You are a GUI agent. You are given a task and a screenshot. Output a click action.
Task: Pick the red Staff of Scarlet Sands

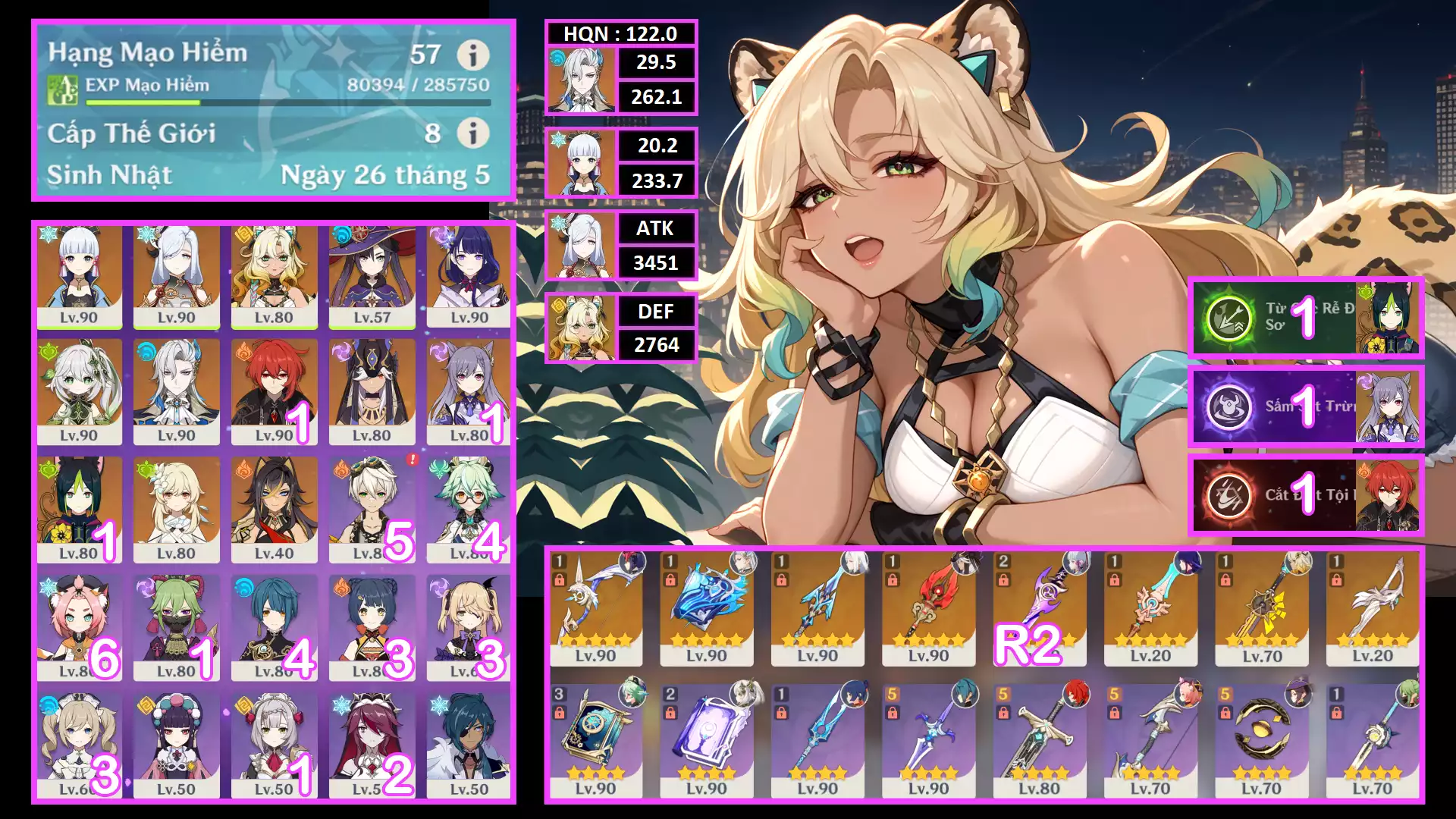(x=928, y=608)
